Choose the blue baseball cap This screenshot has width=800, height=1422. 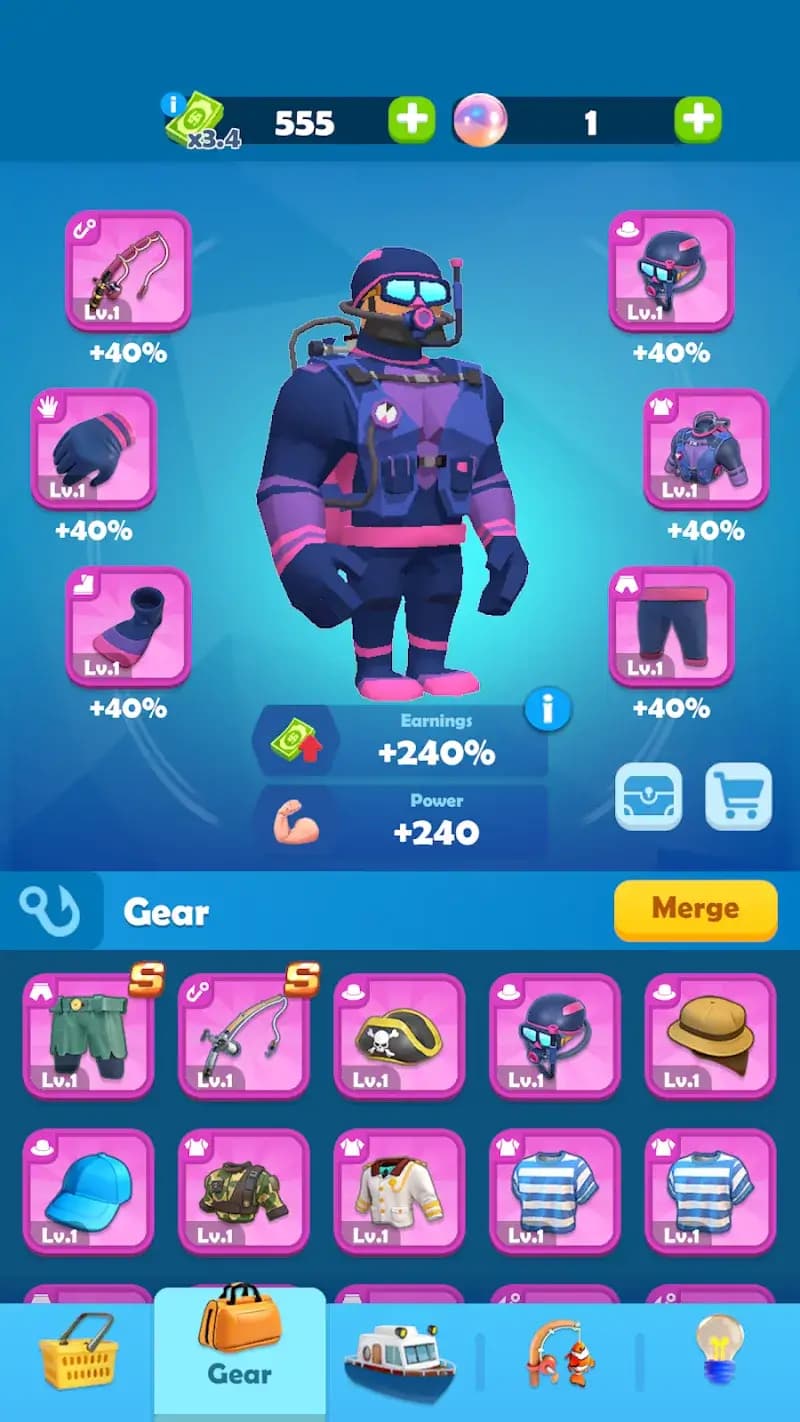[88, 1191]
